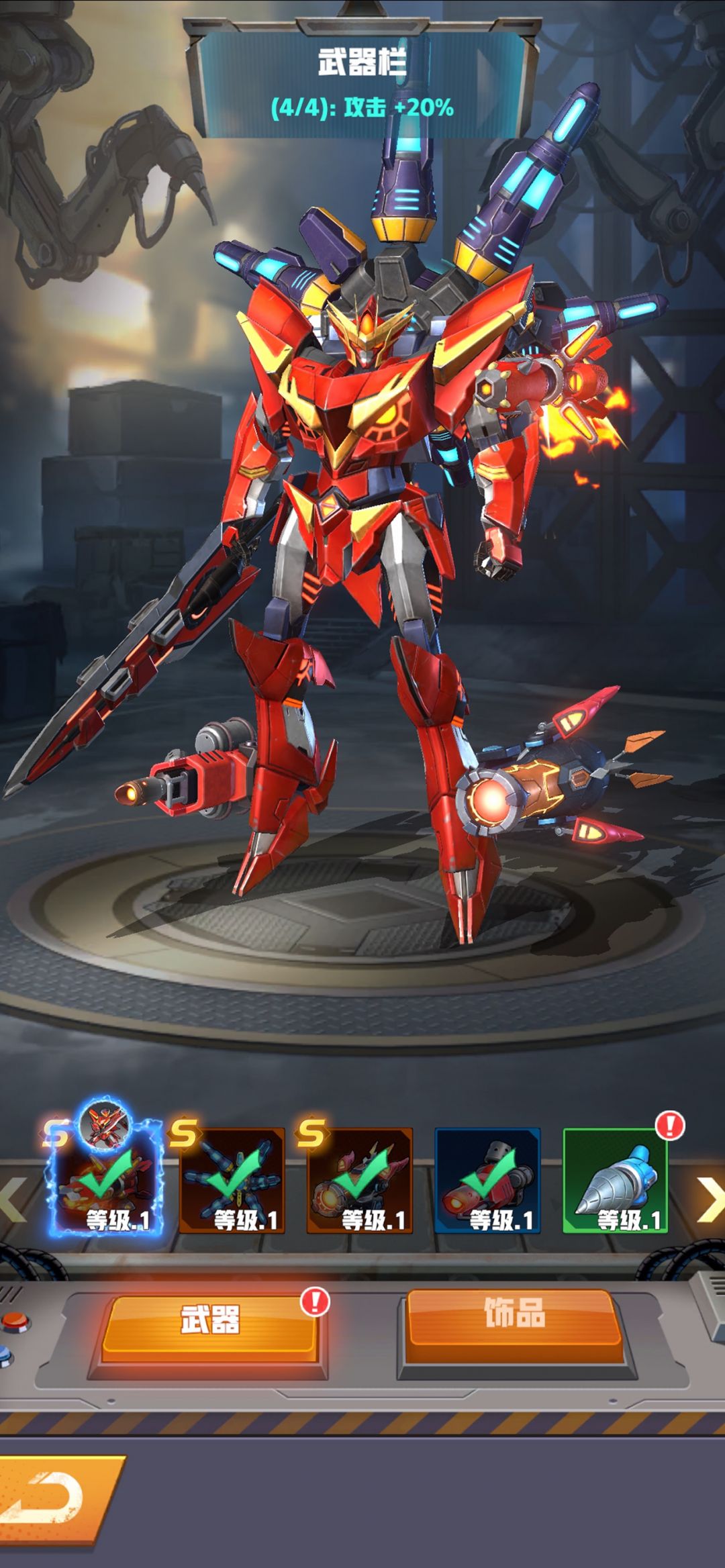This screenshot has height=1568, width=725.
Task: Show next weapons with the right arrow
Action: coord(708,1199)
